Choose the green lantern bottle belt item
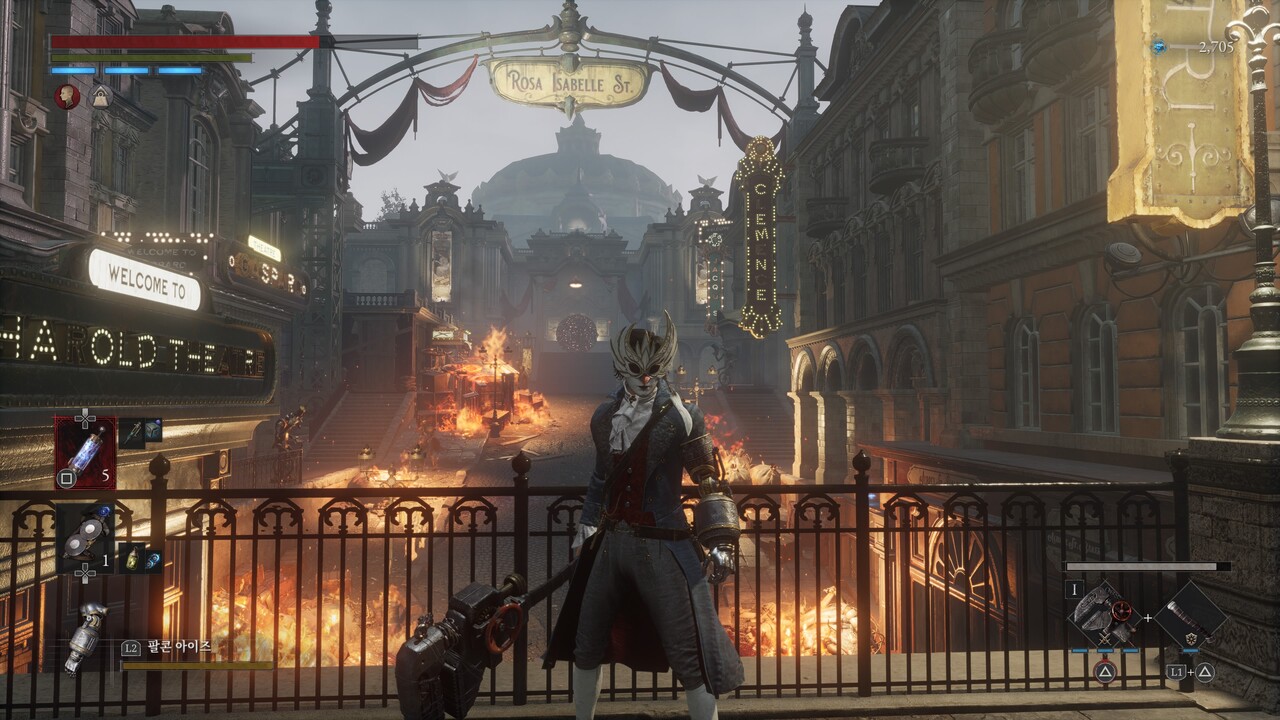The height and width of the screenshot is (720, 1280). point(132,558)
